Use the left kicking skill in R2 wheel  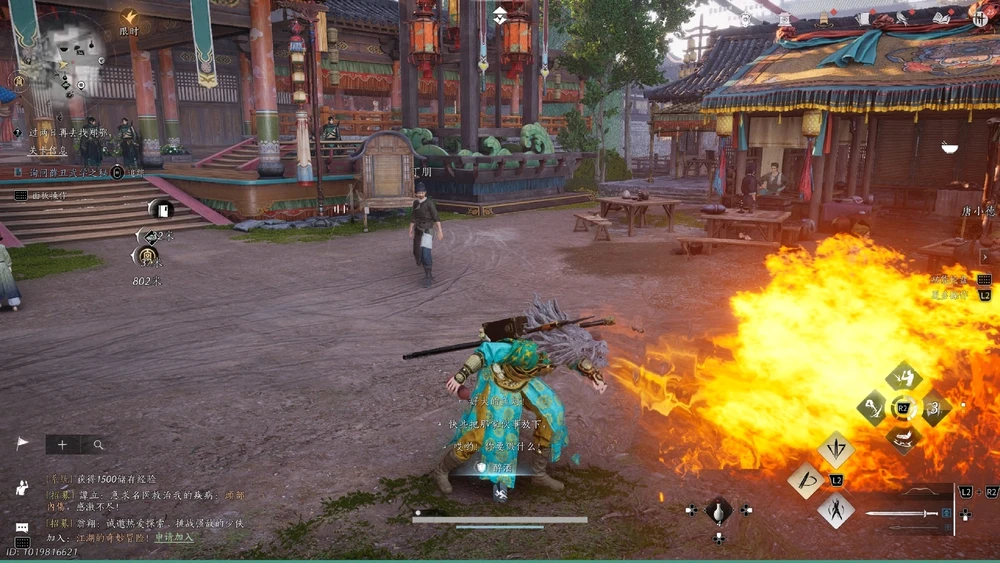(x=873, y=408)
